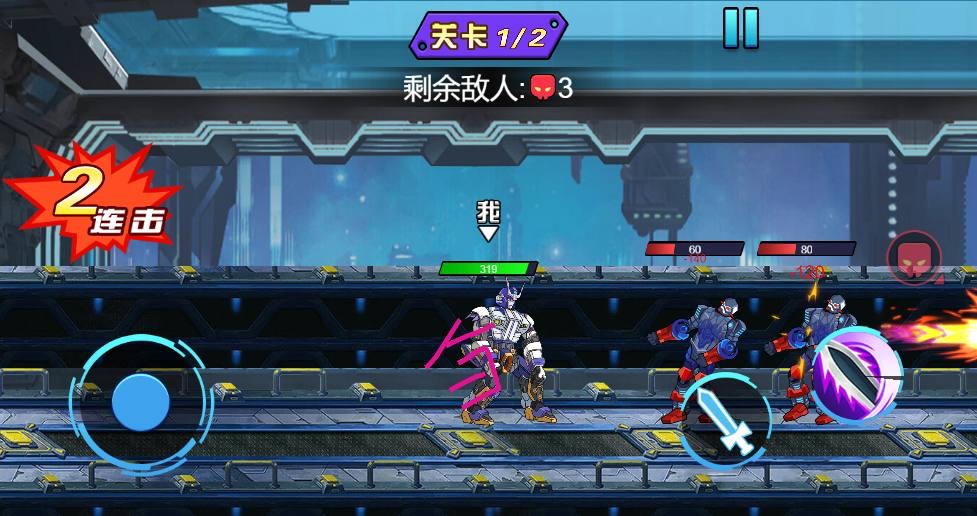Click the blue virtual joystick knob
Image resolution: width=977 pixels, height=516 pixels.
point(140,402)
